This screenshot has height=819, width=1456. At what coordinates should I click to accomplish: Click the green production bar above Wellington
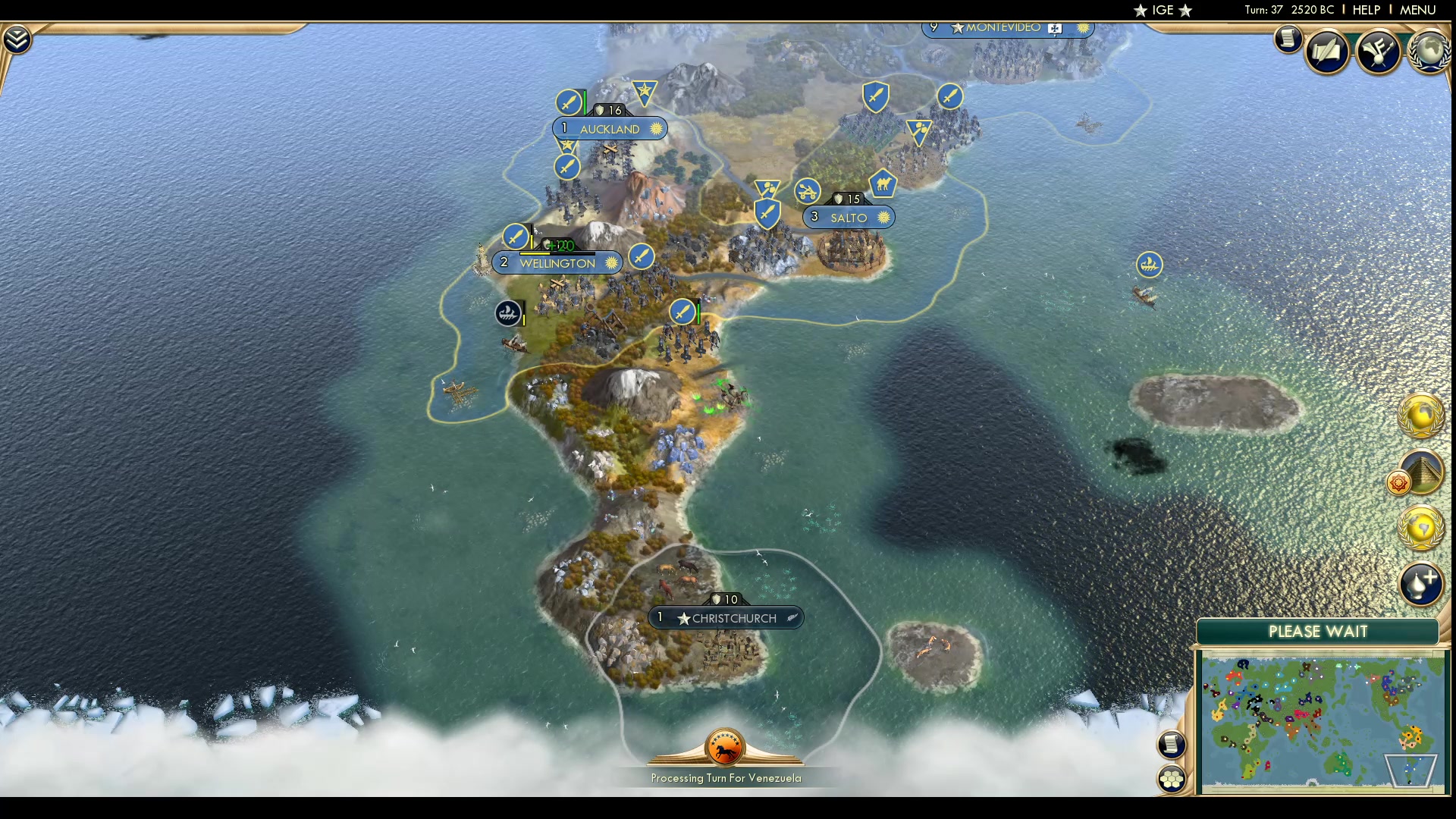coord(557,245)
